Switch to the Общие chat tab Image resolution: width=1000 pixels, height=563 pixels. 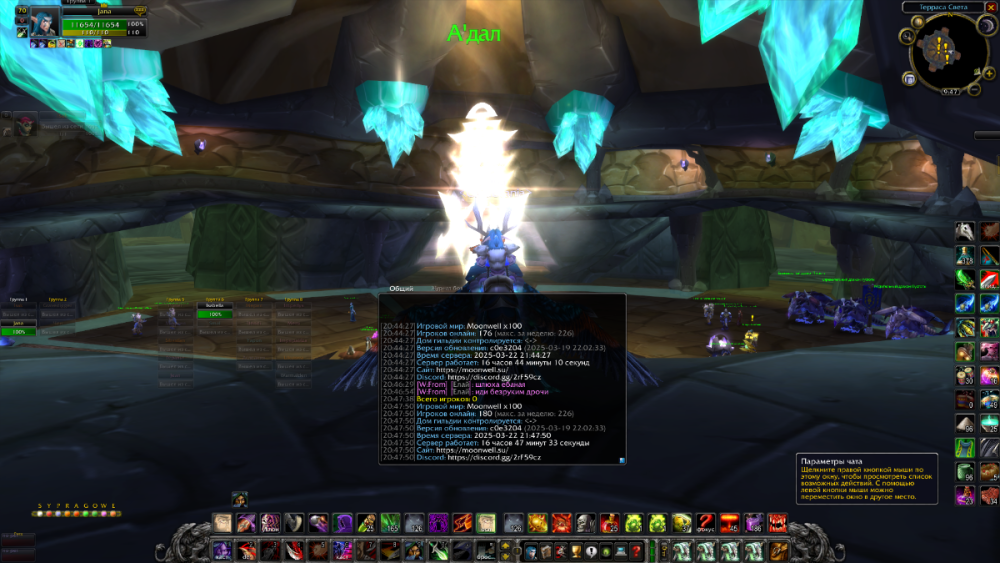tap(402, 287)
